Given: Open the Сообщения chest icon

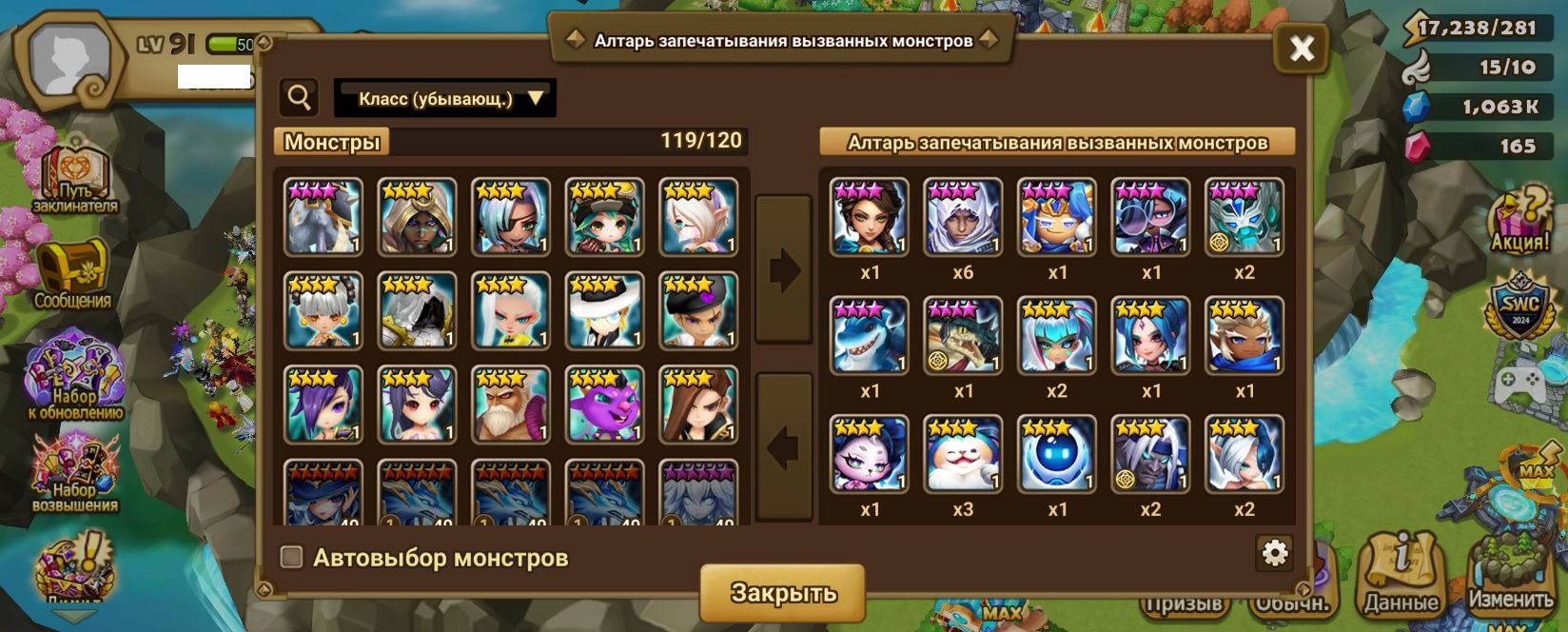Looking at the screenshot, I should (x=72, y=276).
